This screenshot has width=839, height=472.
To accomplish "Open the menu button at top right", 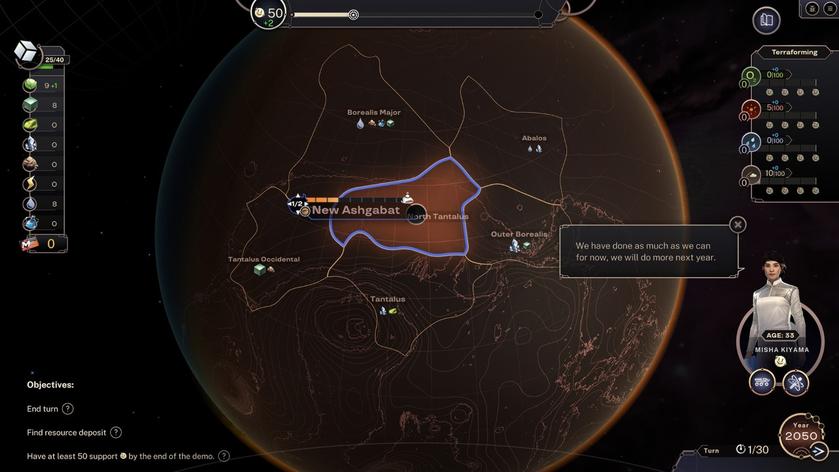I will pos(828,9).
